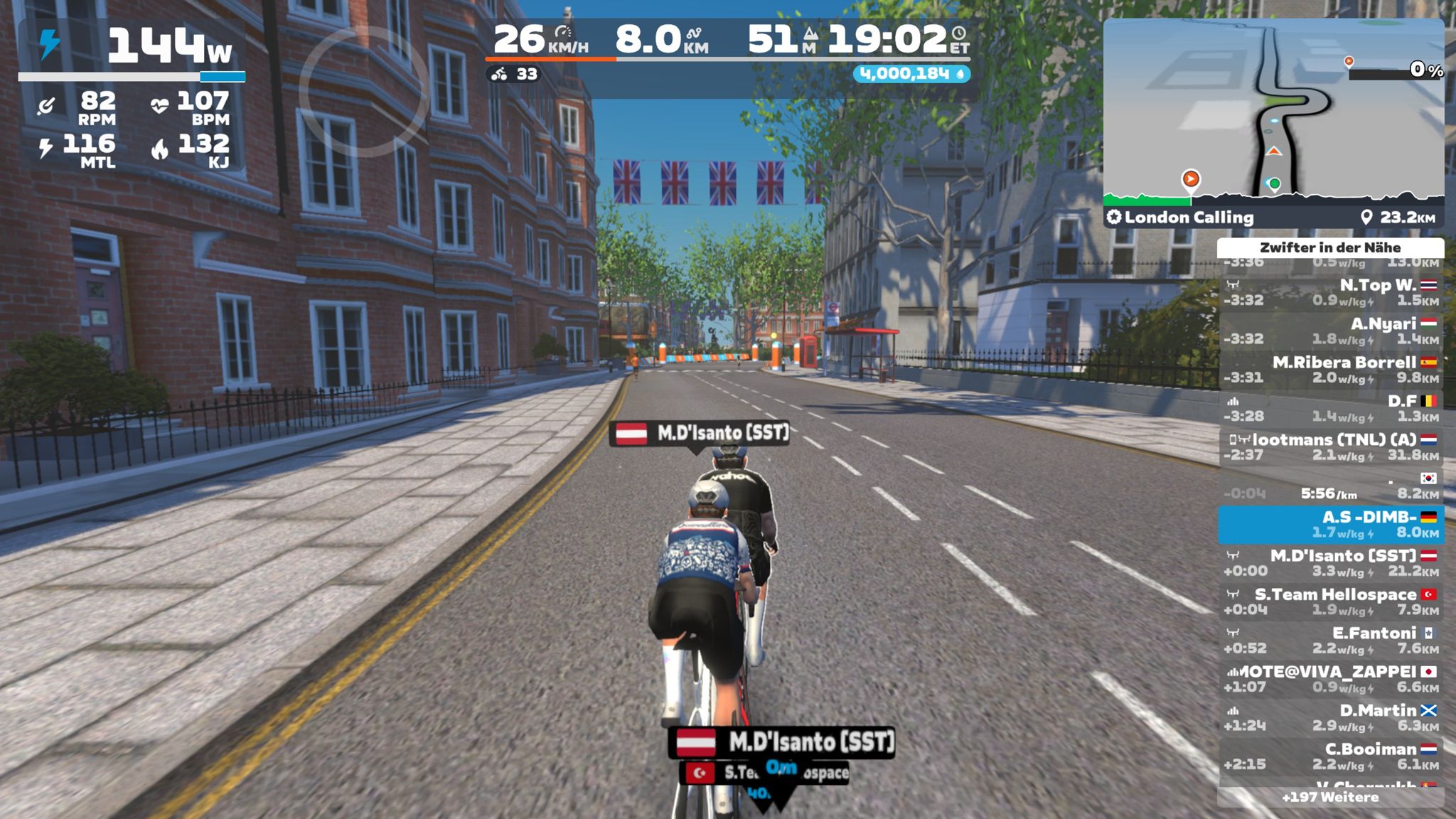The image size is (1456, 819).
Task: Click the 4,000,184 drops counter
Action: click(911, 74)
